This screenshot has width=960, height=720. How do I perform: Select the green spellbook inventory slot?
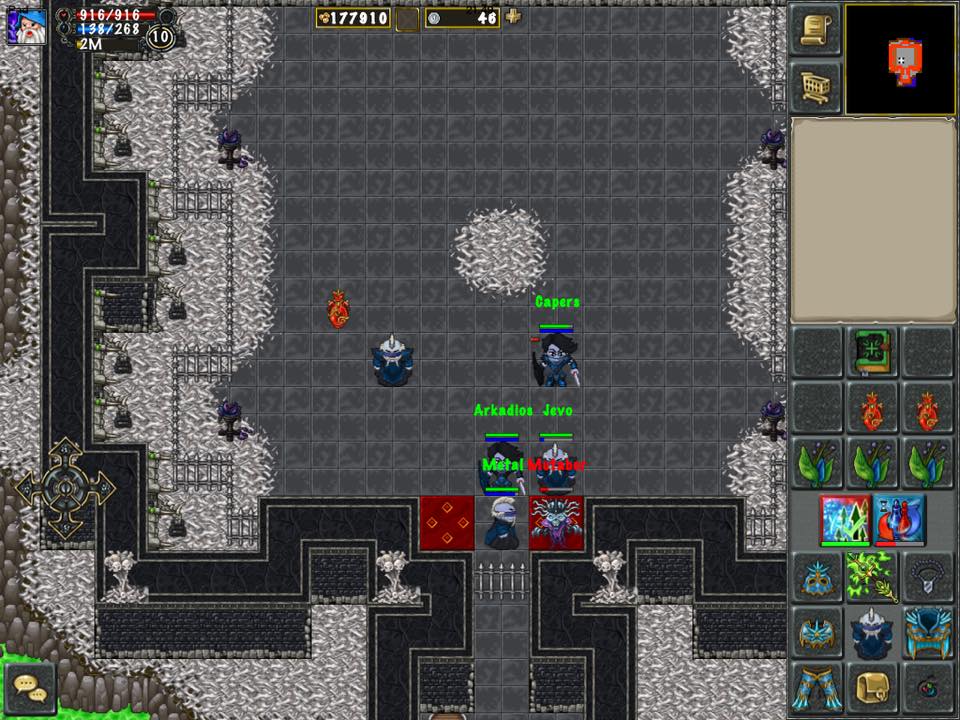873,351
